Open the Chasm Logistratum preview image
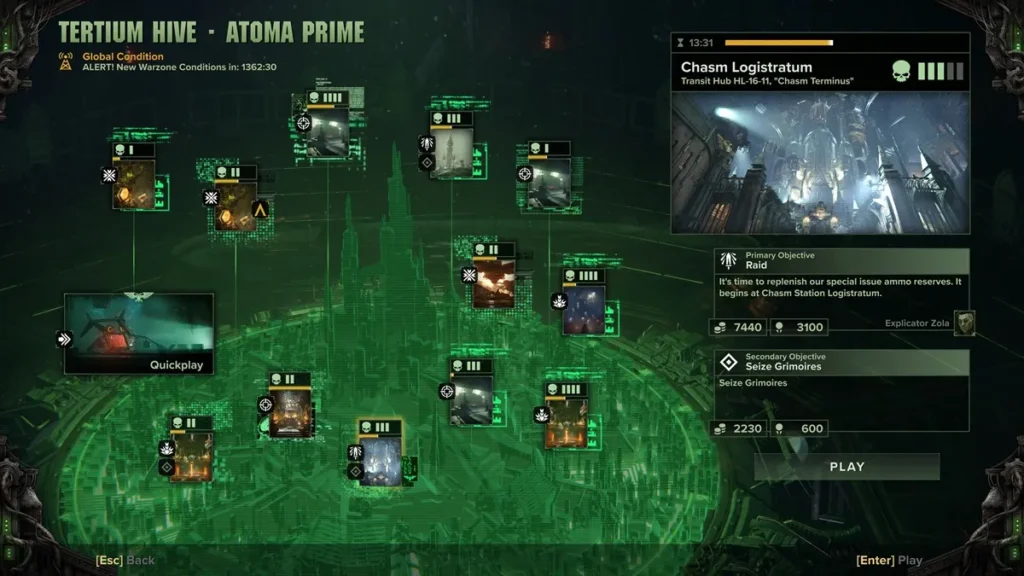Screen dimensions: 1024x576 click(x=820, y=163)
